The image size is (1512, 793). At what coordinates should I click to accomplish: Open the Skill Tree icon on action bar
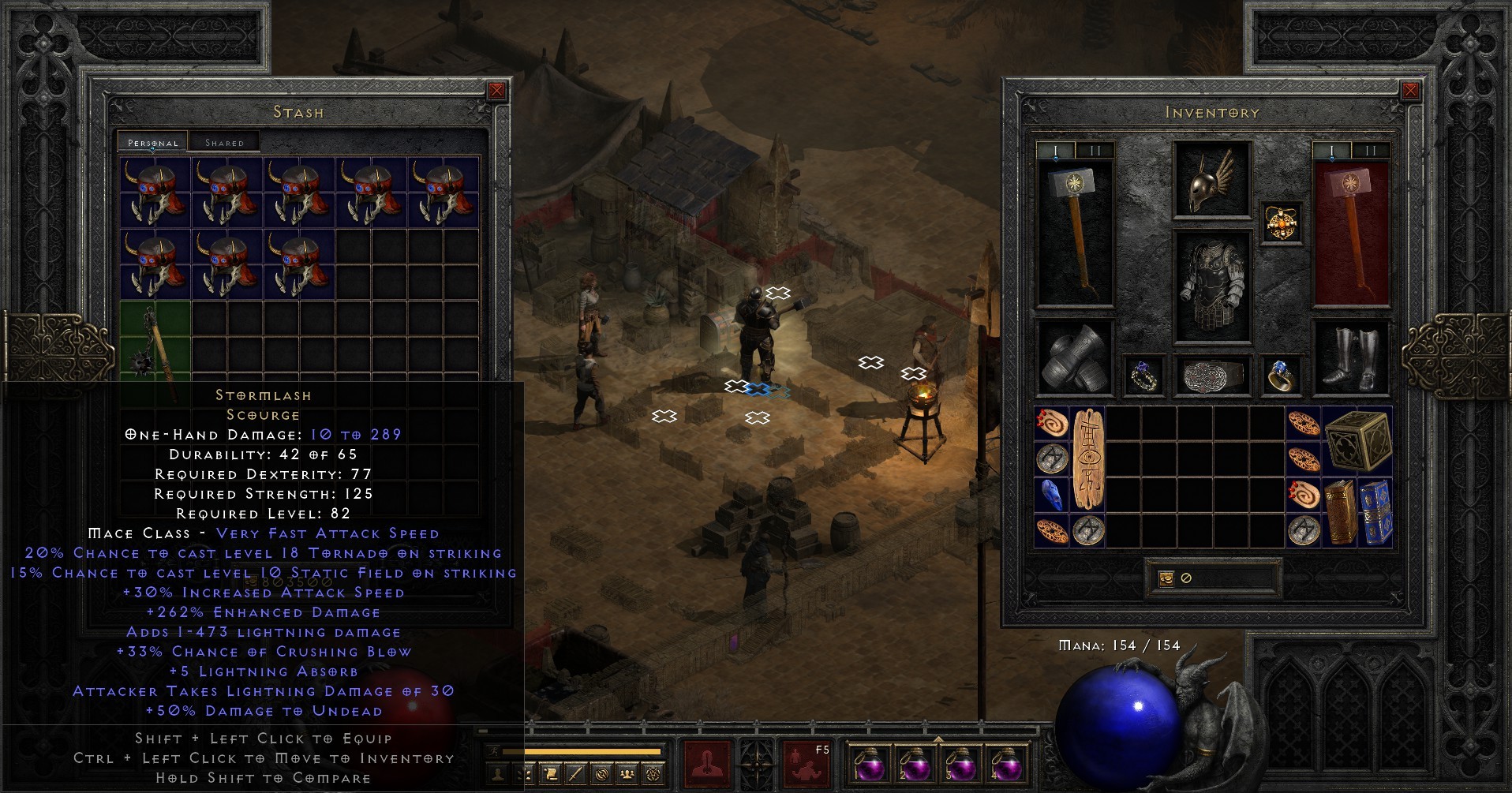(524, 774)
